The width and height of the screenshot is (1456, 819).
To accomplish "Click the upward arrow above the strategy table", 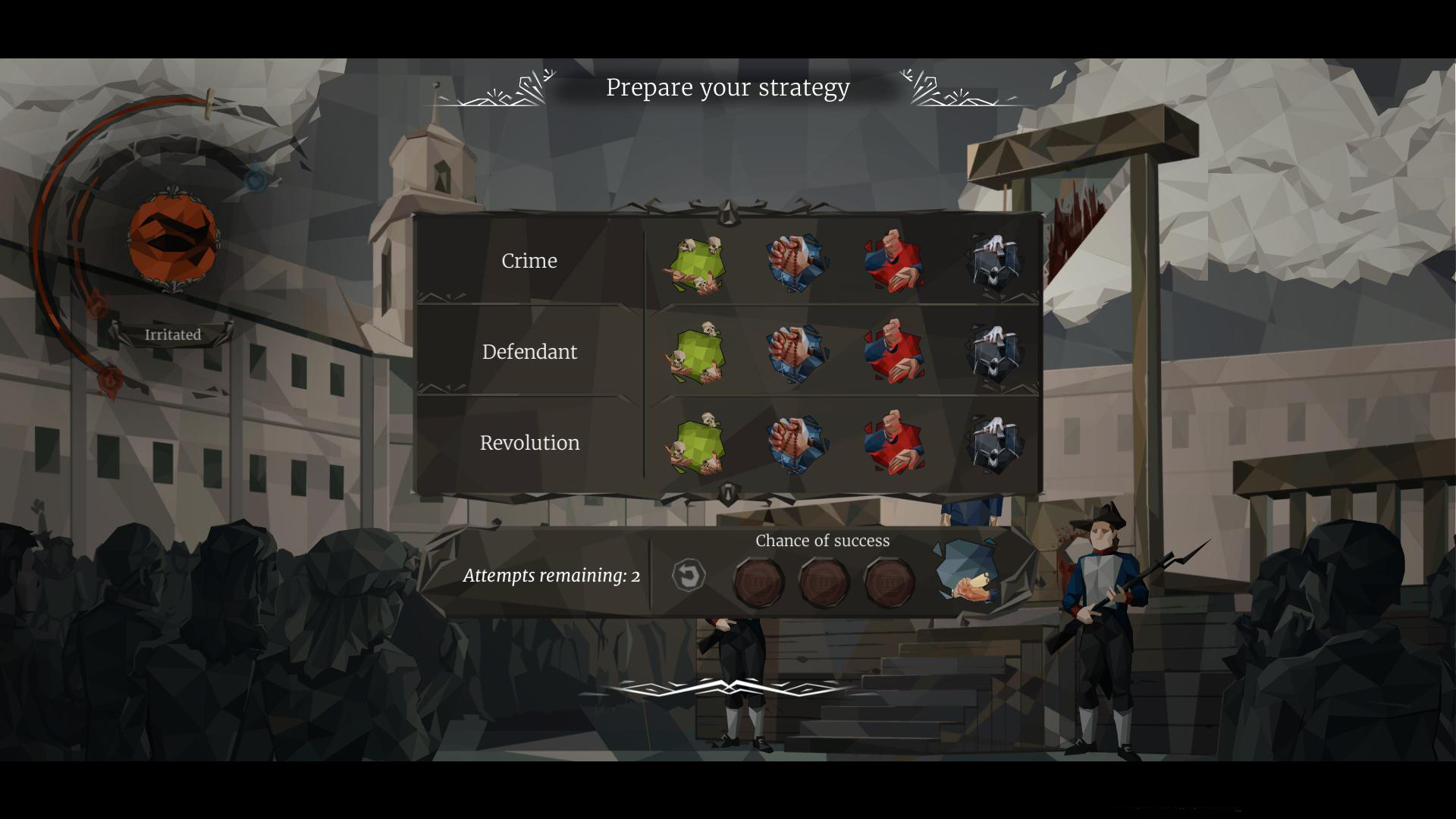I will click(726, 211).
